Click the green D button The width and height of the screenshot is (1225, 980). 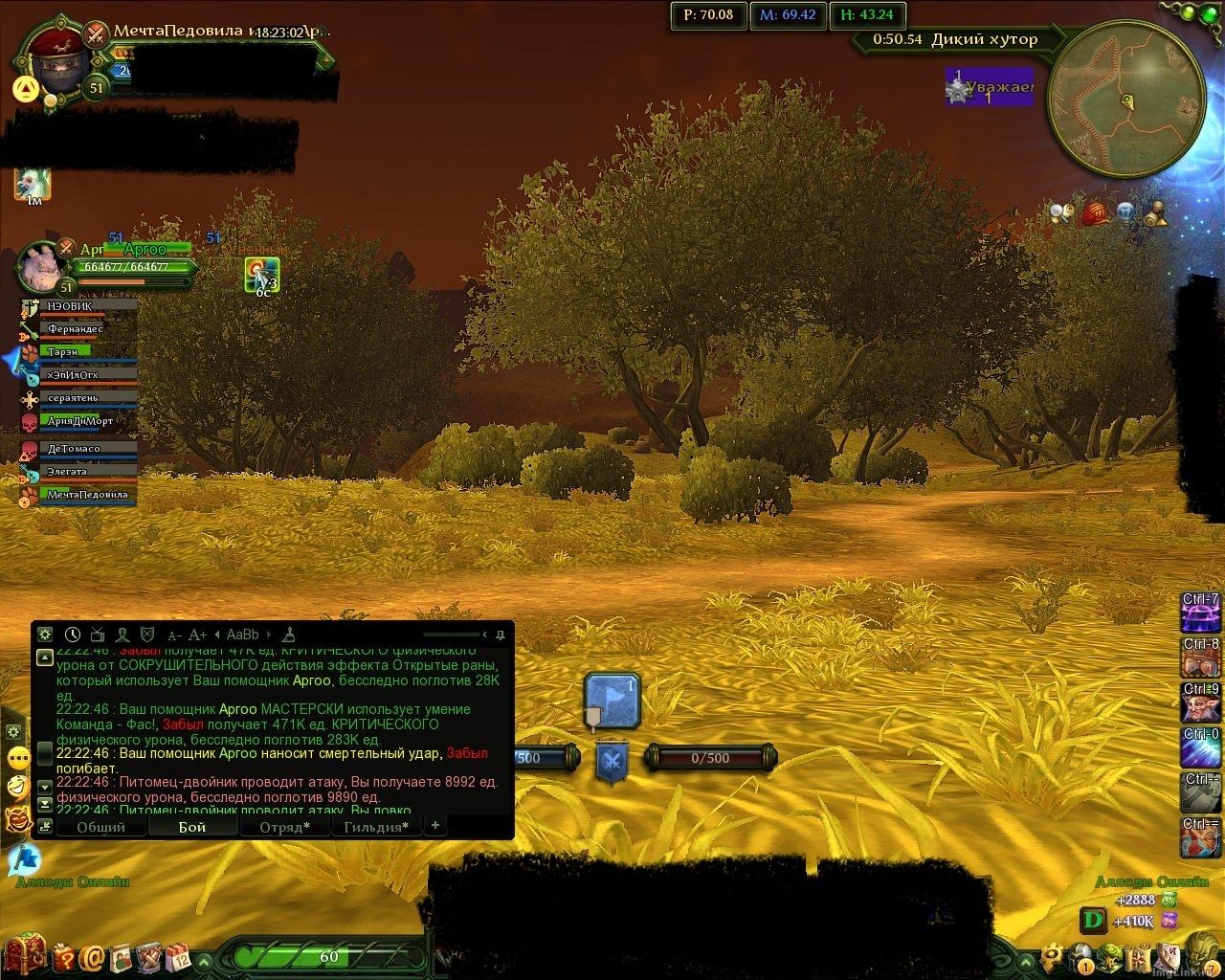[x=1092, y=921]
